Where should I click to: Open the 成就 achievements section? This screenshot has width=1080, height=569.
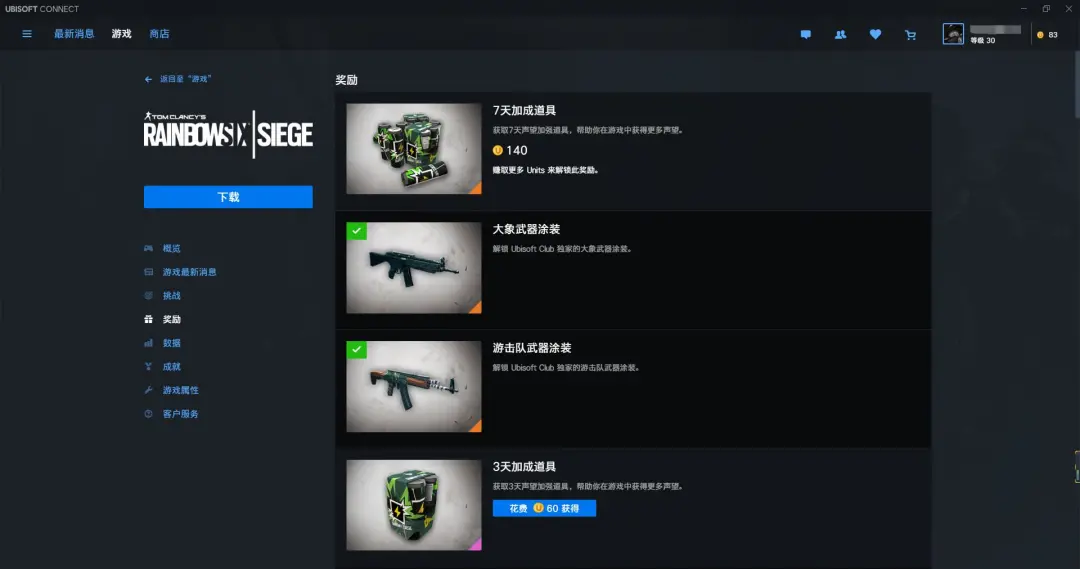pyautogui.click(x=171, y=367)
